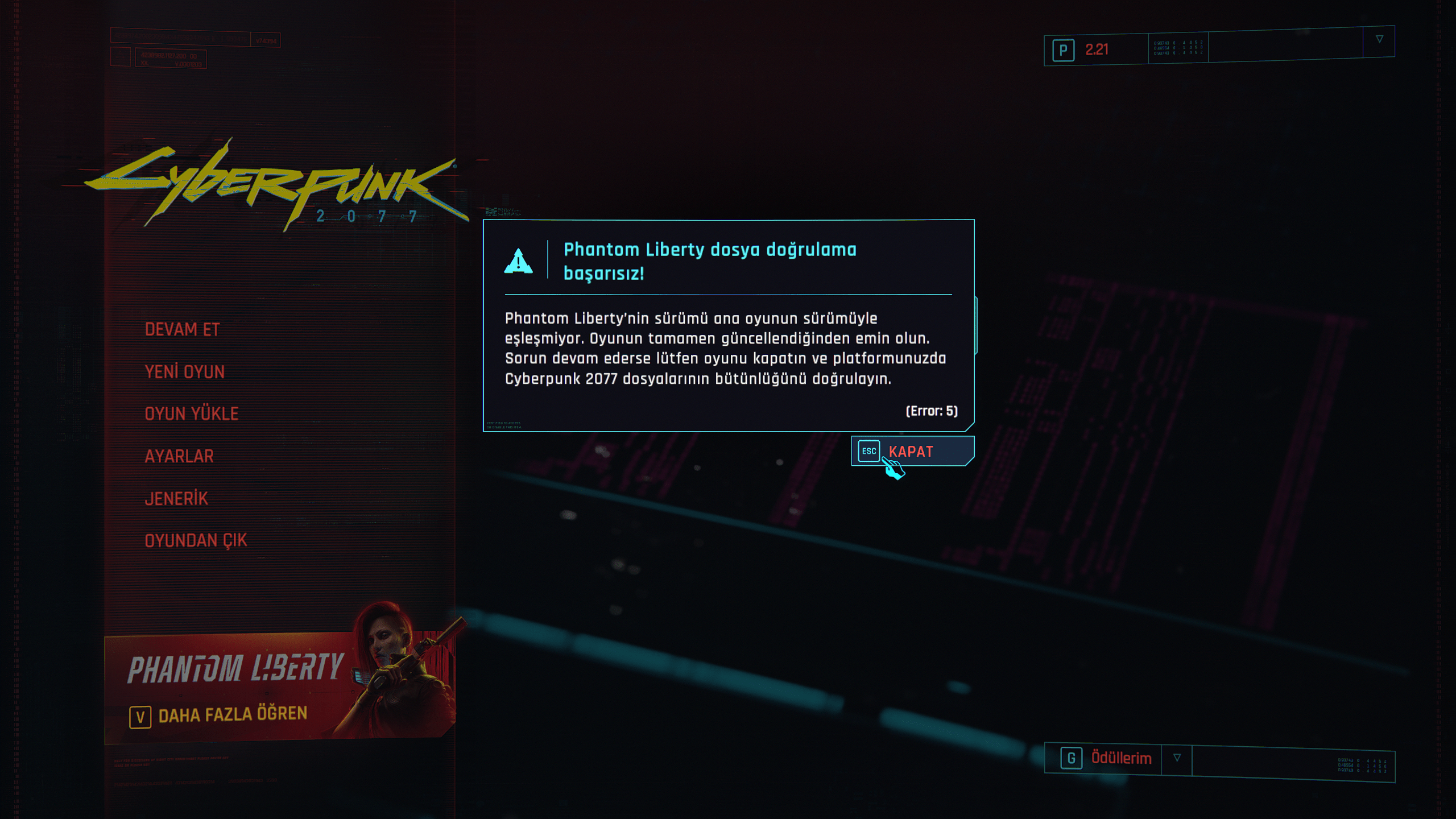Viewport: 1456px width, 819px height.
Task: Expand the arrow on the 2.21 panel
Action: pos(1379,39)
